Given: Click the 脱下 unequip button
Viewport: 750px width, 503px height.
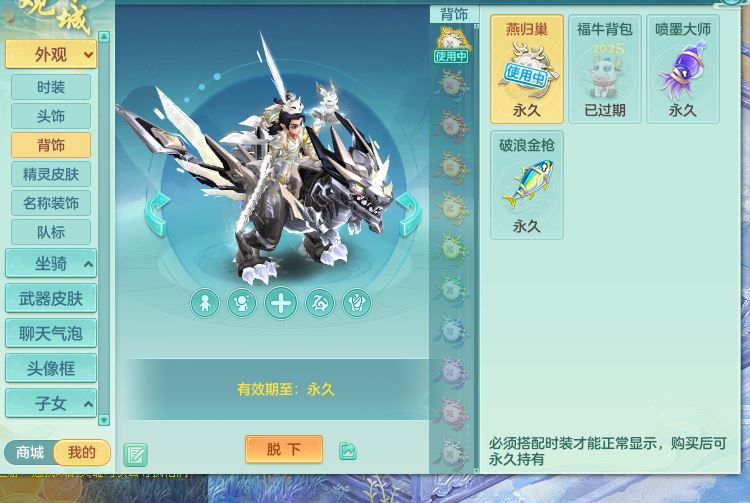Looking at the screenshot, I should [x=283, y=449].
